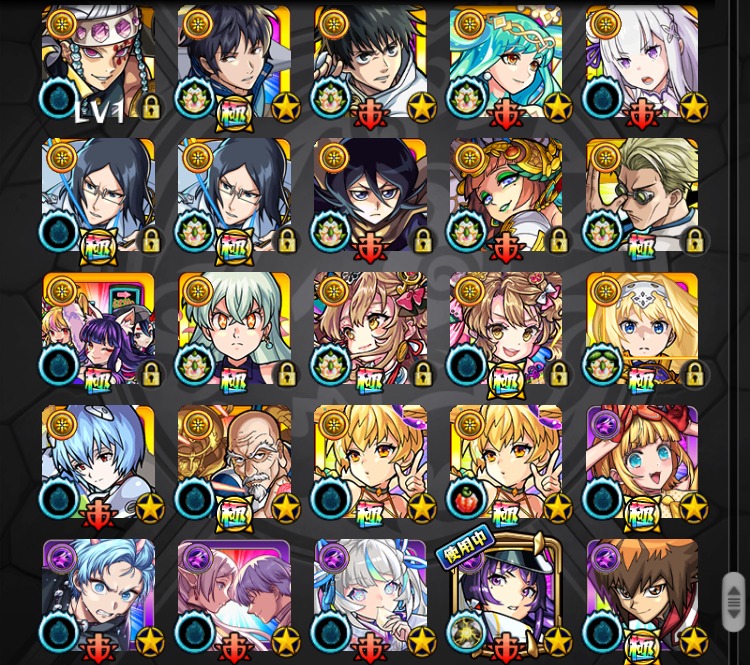The height and width of the screenshot is (665, 750).
Task: Choose the in-use purple-haired girl with cap
Action: [x=506, y=597]
